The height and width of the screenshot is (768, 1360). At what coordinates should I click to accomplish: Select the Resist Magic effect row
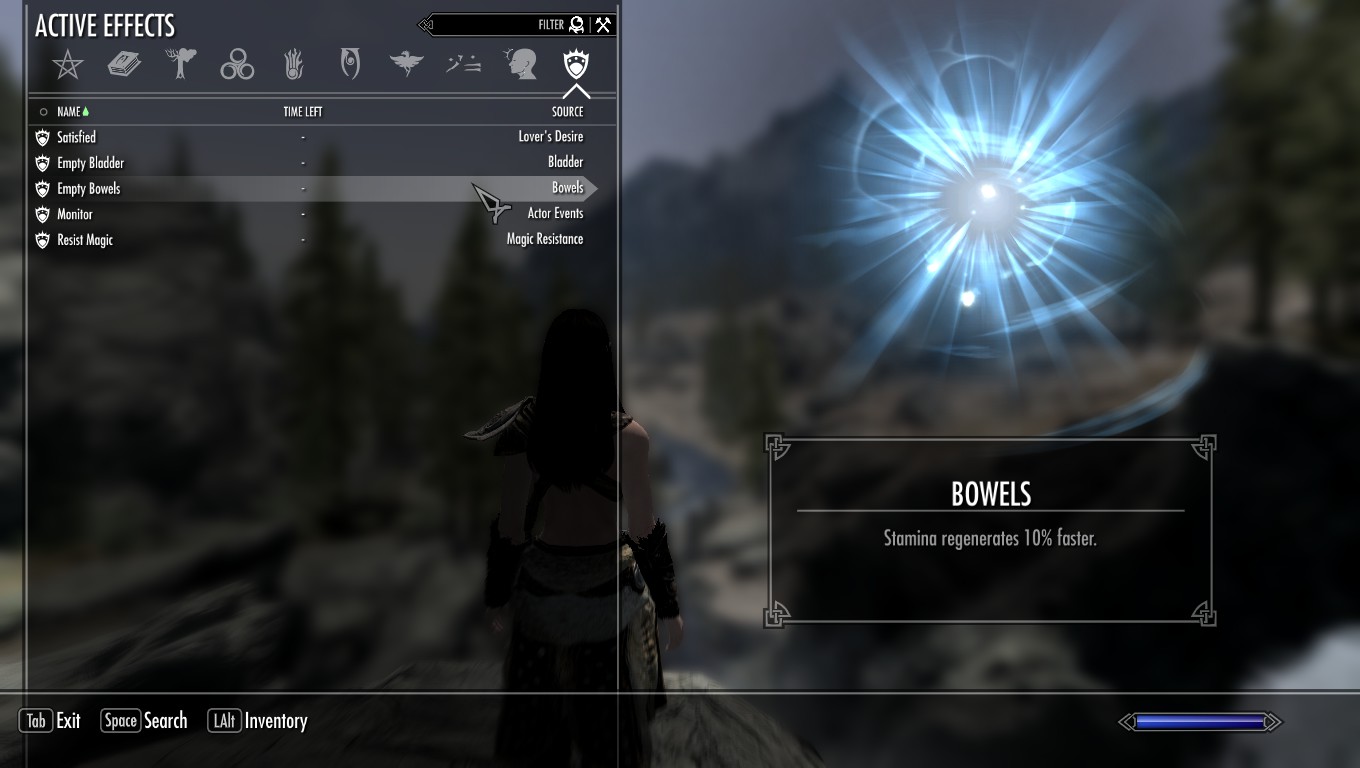click(300, 240)
